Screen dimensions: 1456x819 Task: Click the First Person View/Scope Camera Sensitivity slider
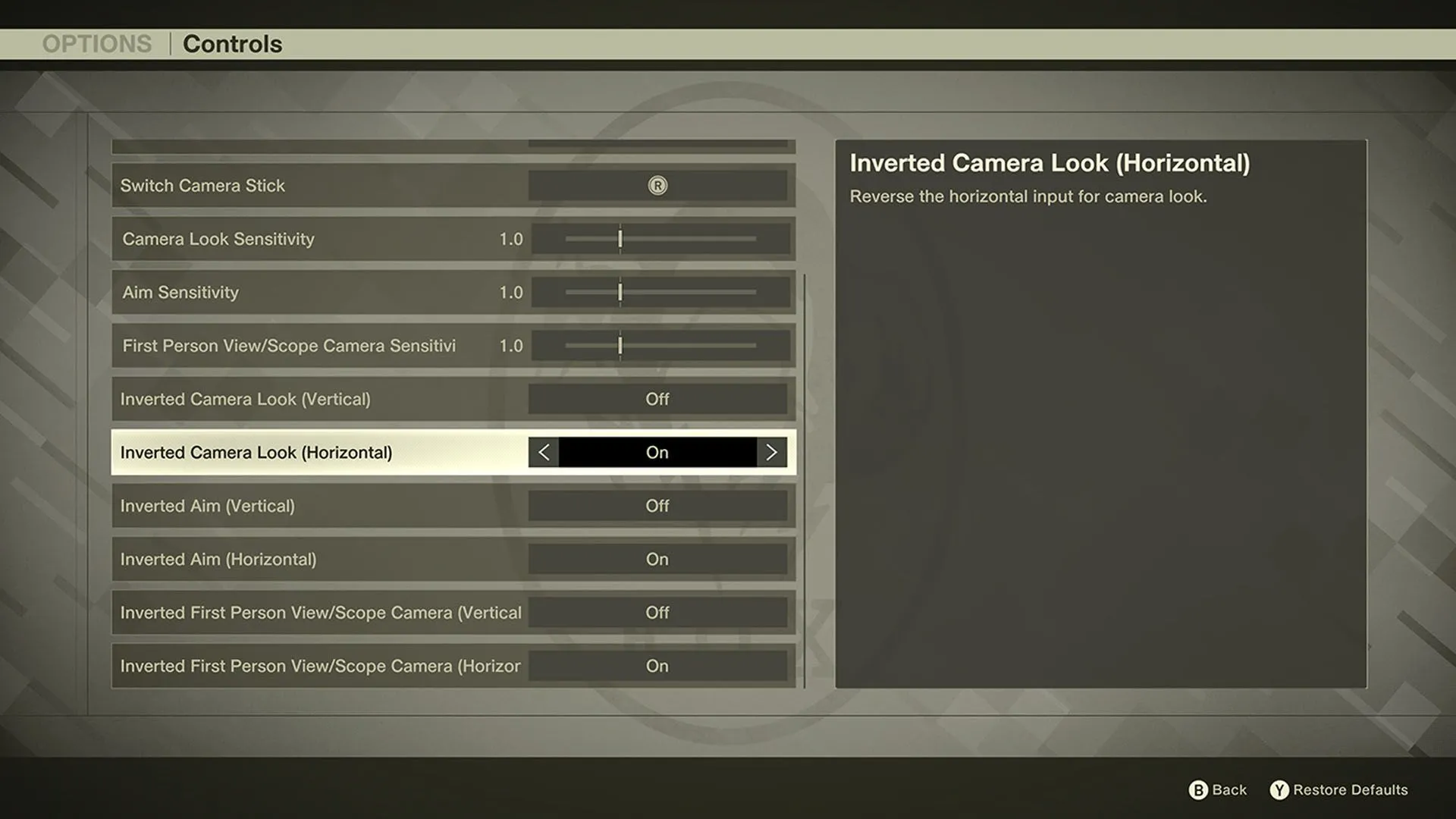[620, 345]
